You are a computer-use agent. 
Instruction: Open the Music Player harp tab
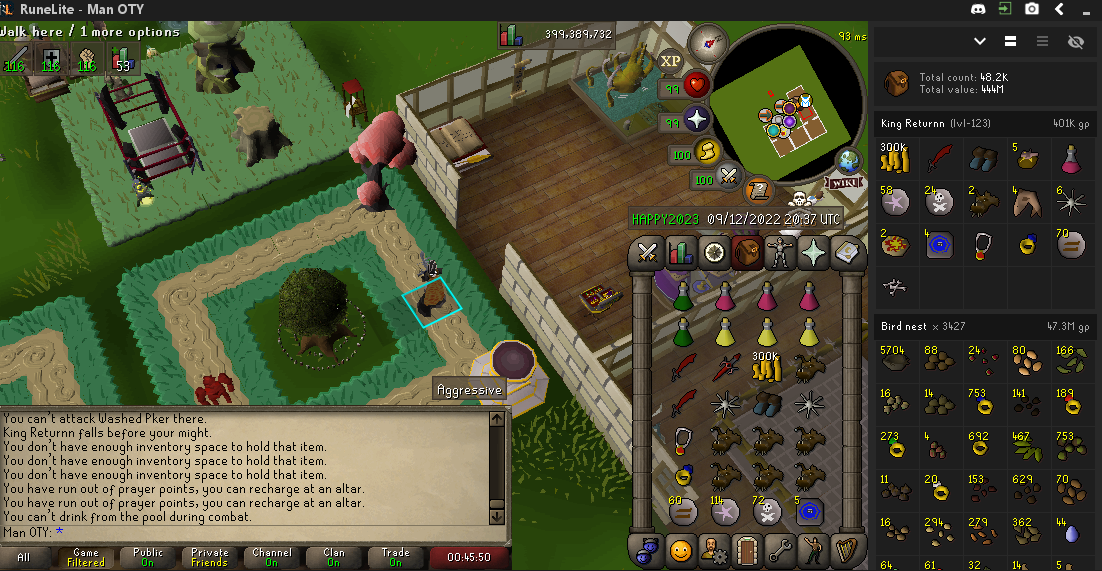pyautogui.click(x=848, y=549)
